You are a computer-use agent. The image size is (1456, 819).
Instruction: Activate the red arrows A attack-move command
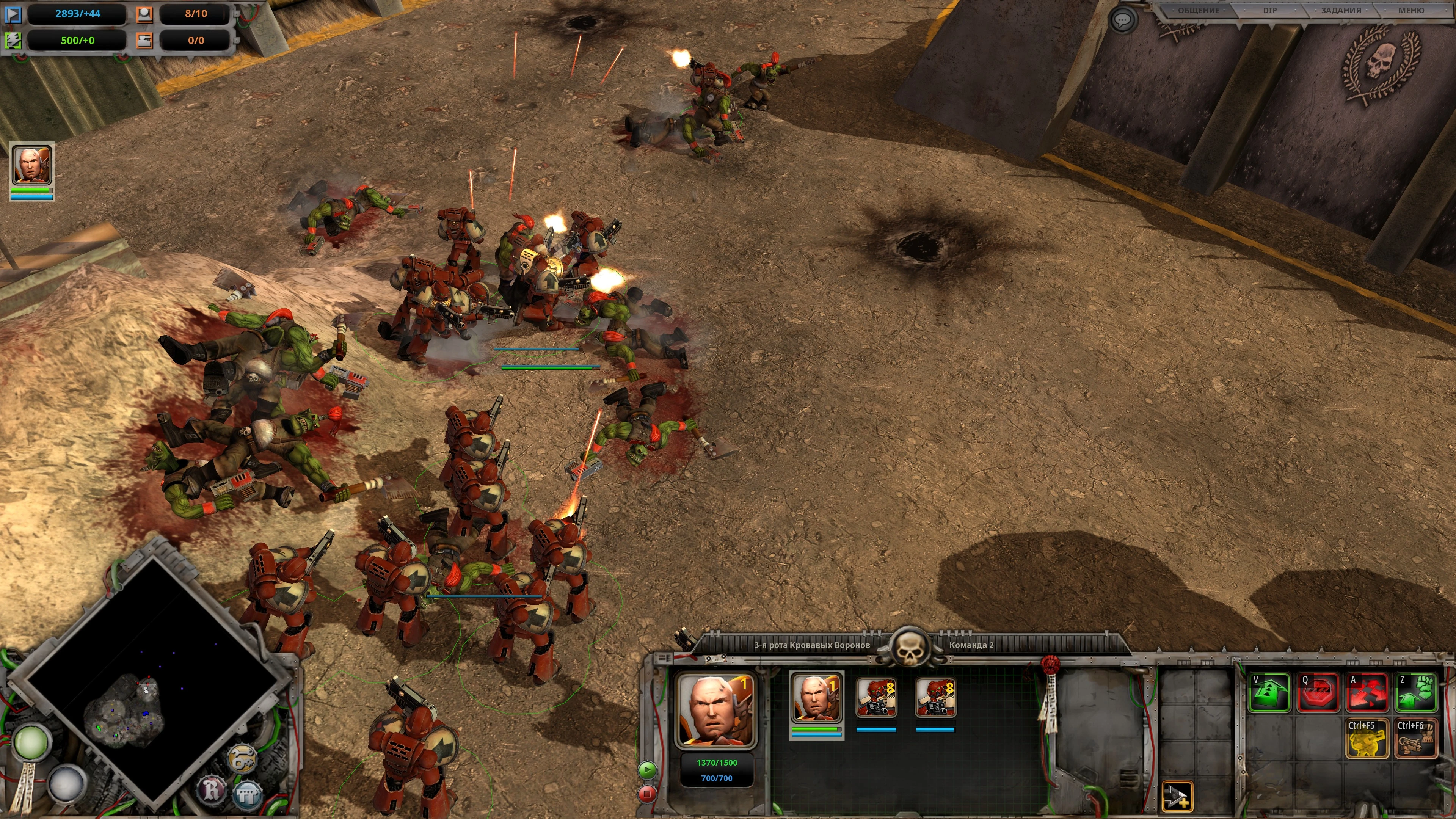click(x=1367, y=692)
